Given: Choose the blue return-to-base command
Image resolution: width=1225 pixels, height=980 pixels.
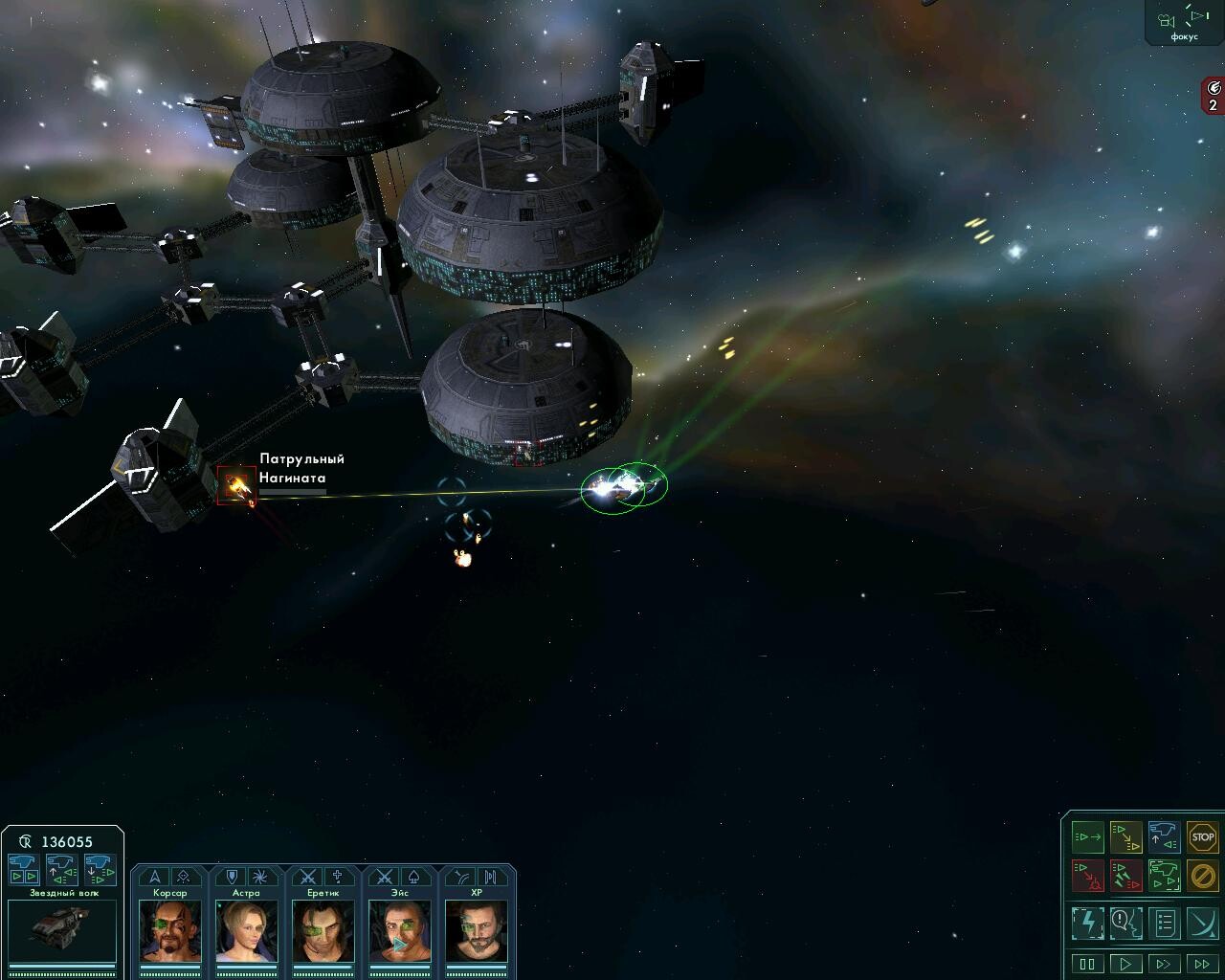Looking at the screenshot, I should (x=1164, y=837).
